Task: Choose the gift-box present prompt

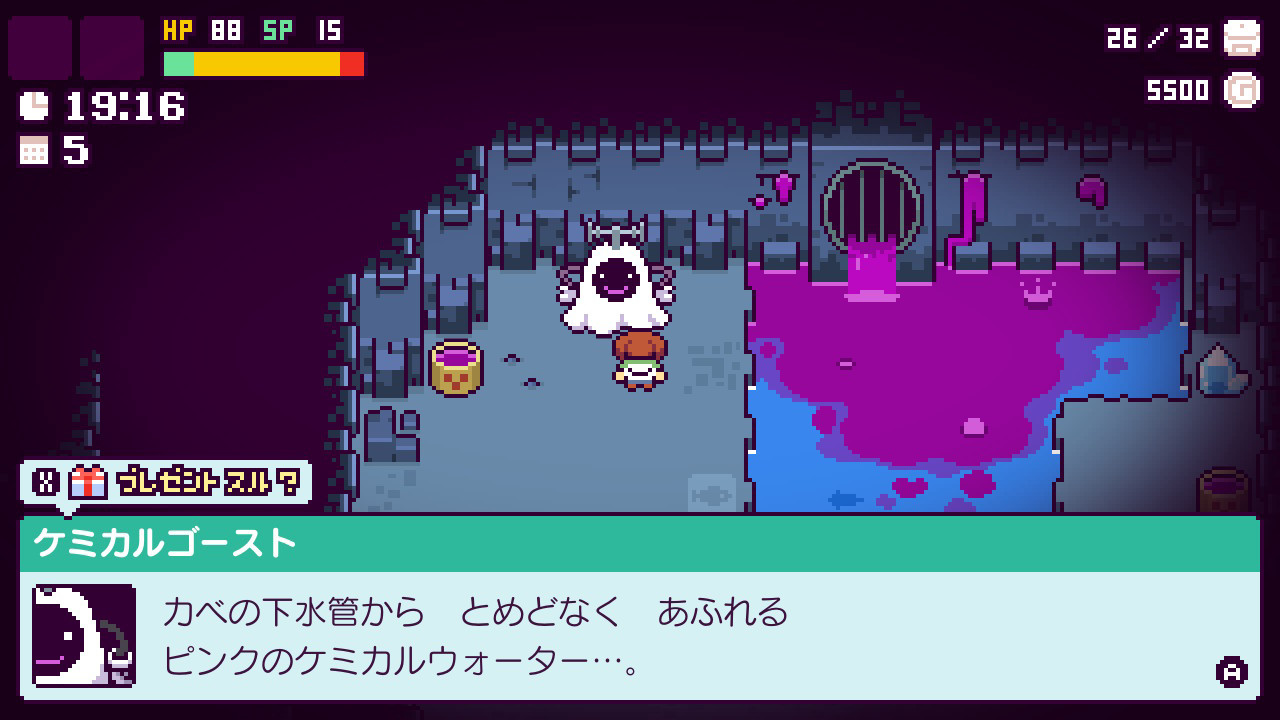Action: pyautogui.click(x=166, y=483)
